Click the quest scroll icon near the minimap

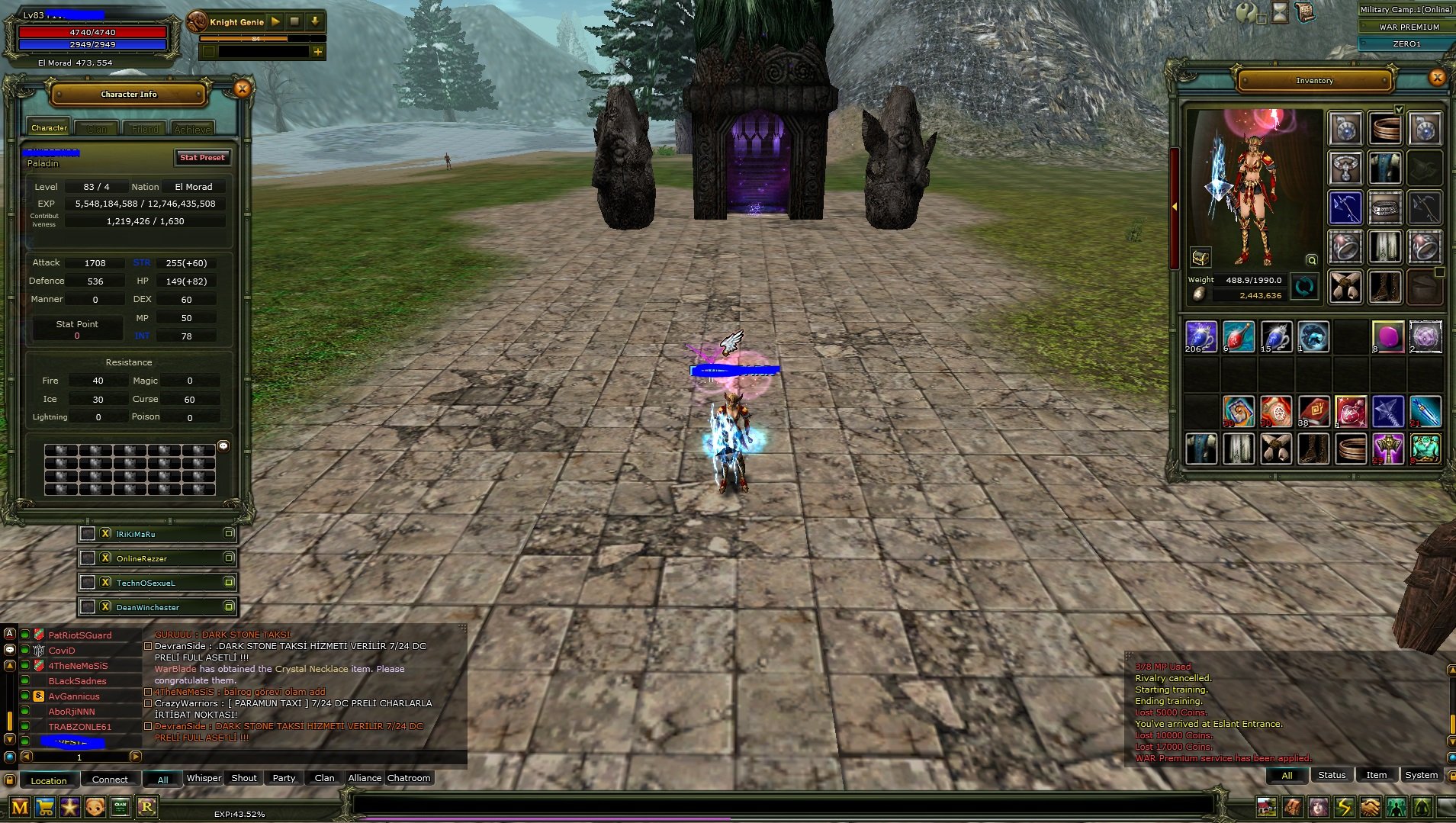1307,11
